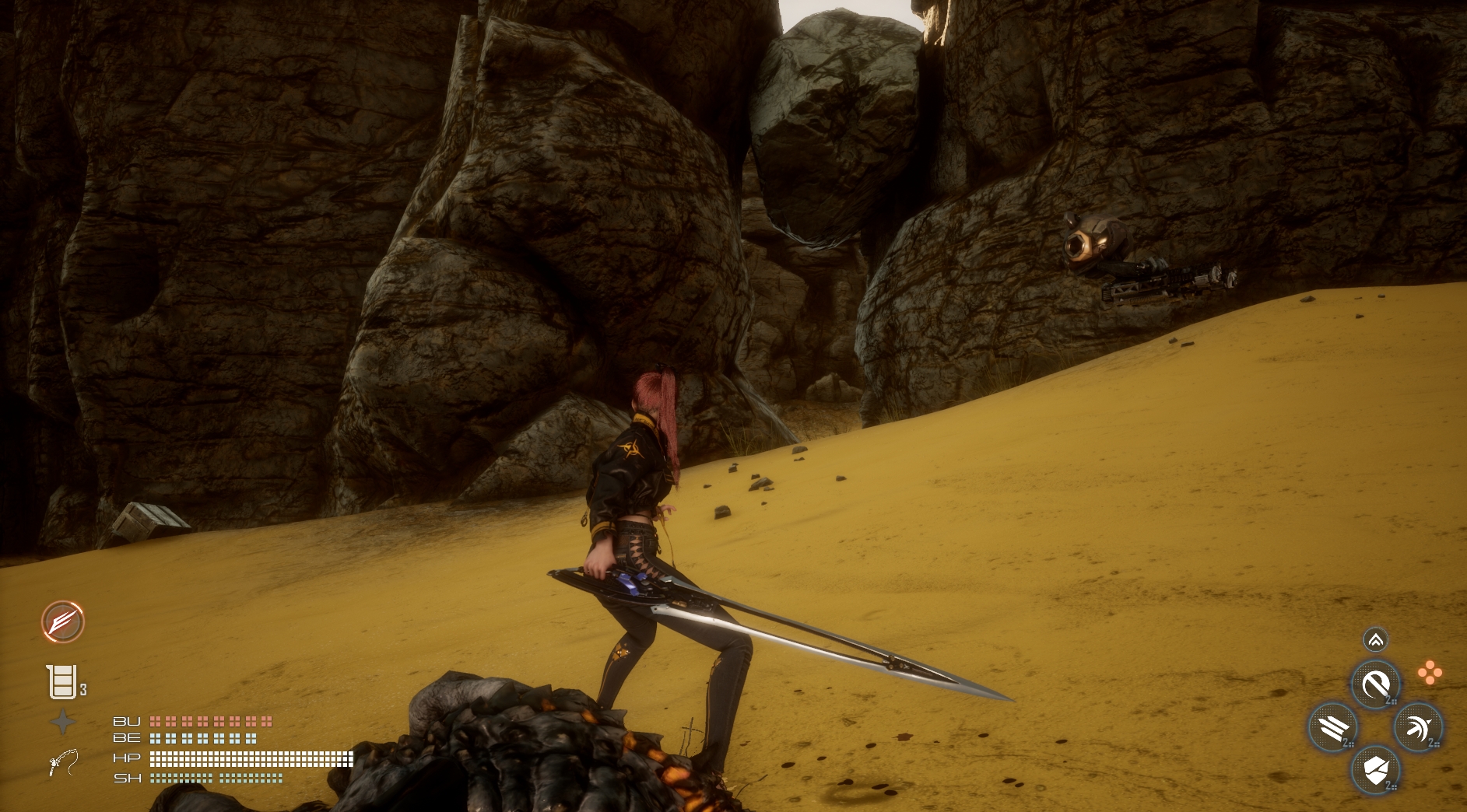The width and height of the screenshot is (1467, 812).
Task: Click the double-chevron skill toggle icon
Action: pyautogui.click(x=1376, y=640)
